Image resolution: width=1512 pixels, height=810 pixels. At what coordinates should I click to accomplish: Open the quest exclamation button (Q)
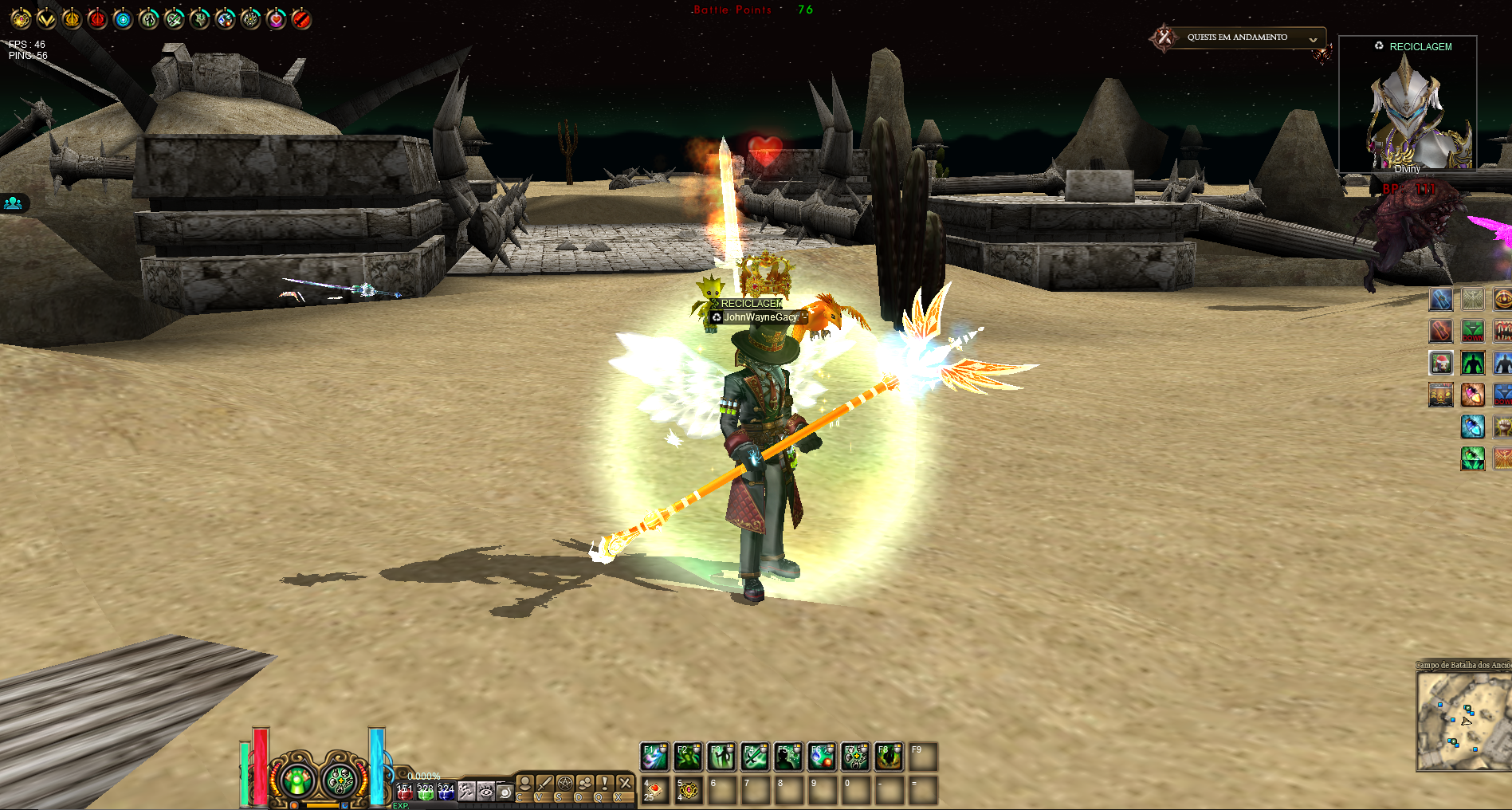pyautogui.click(x=605, y=784)
